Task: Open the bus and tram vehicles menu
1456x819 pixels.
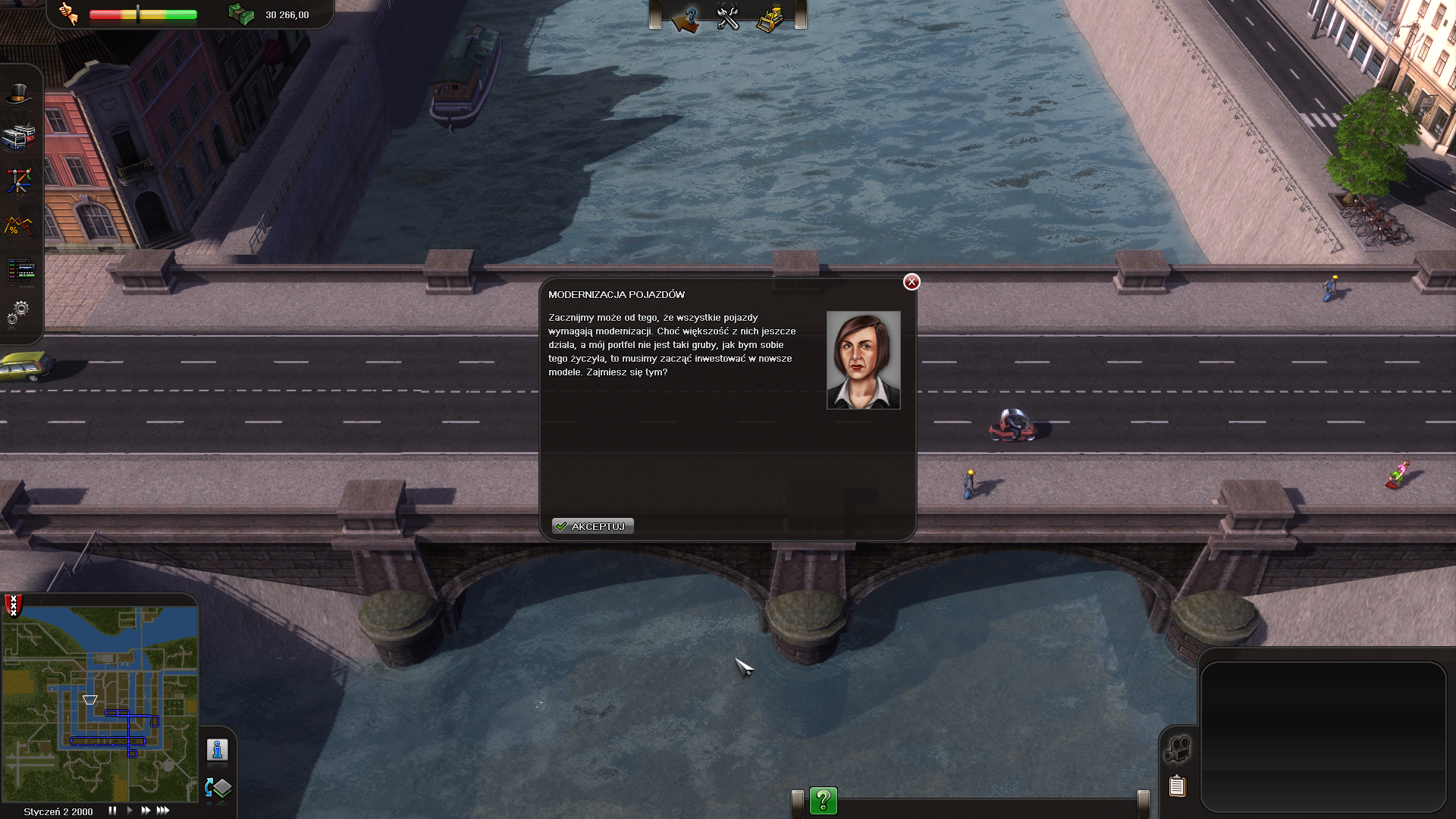Action: coord(19,136)
